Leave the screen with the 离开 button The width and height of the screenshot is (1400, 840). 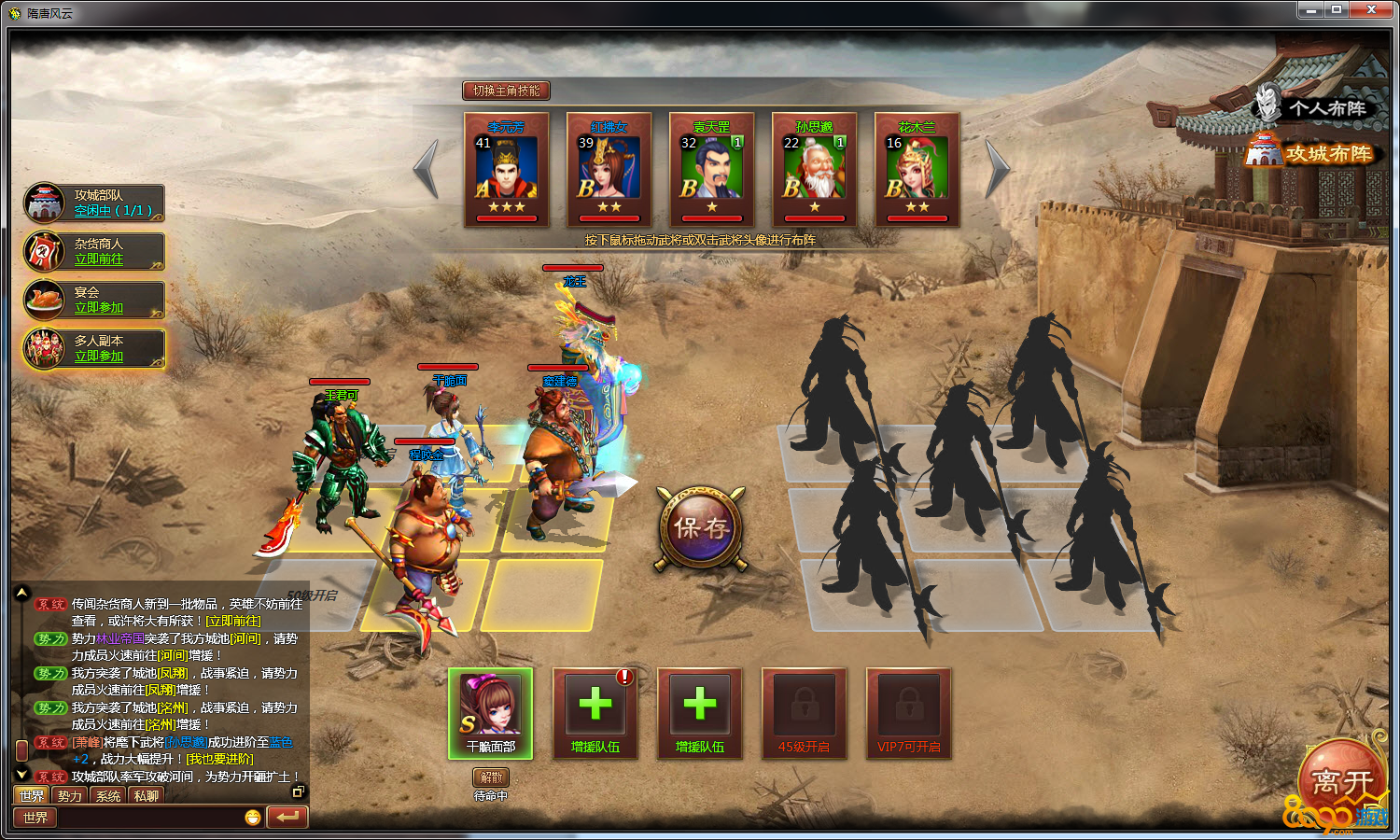point(1342,782)
